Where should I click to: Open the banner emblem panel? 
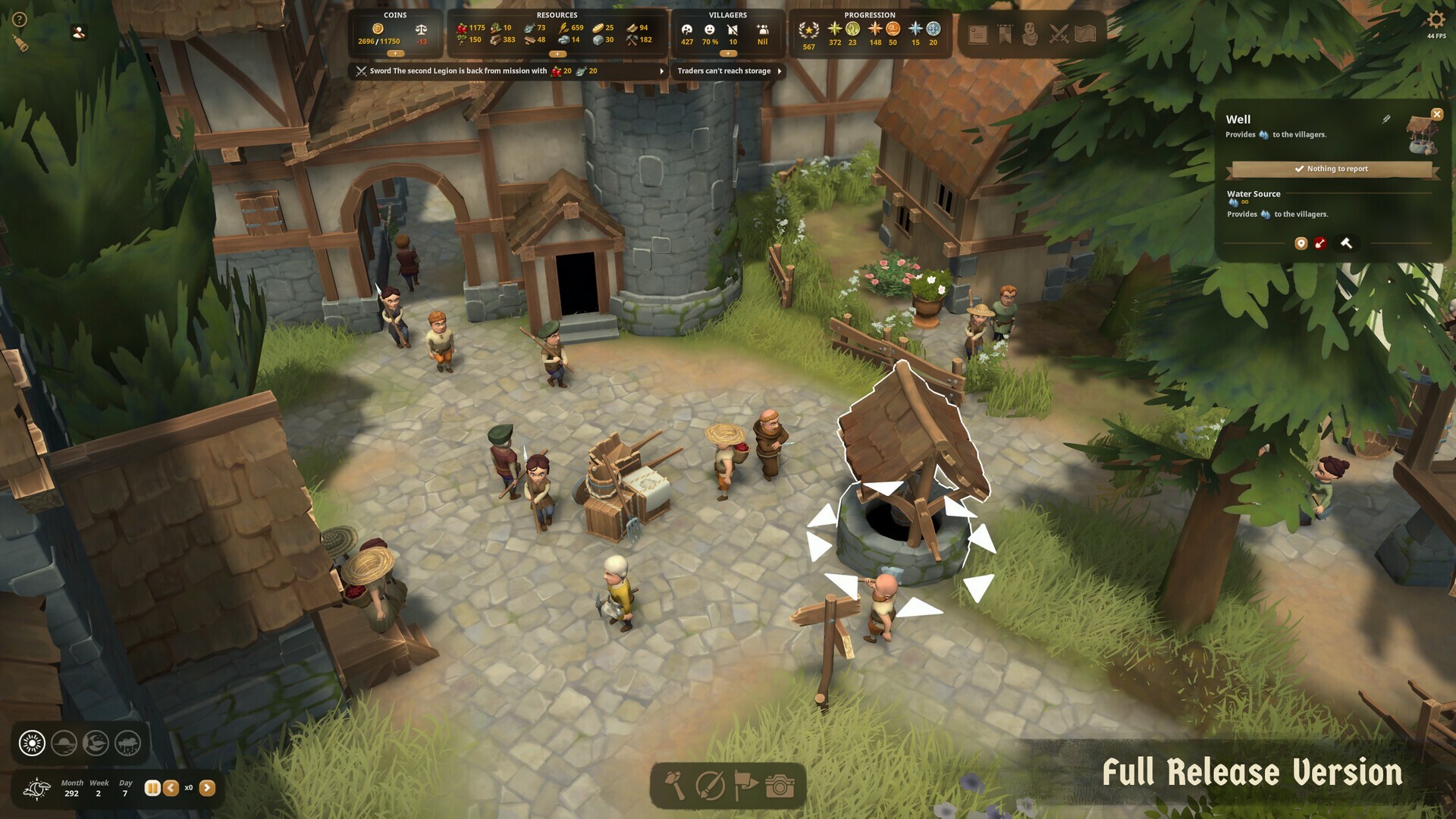pos(1004,33)
